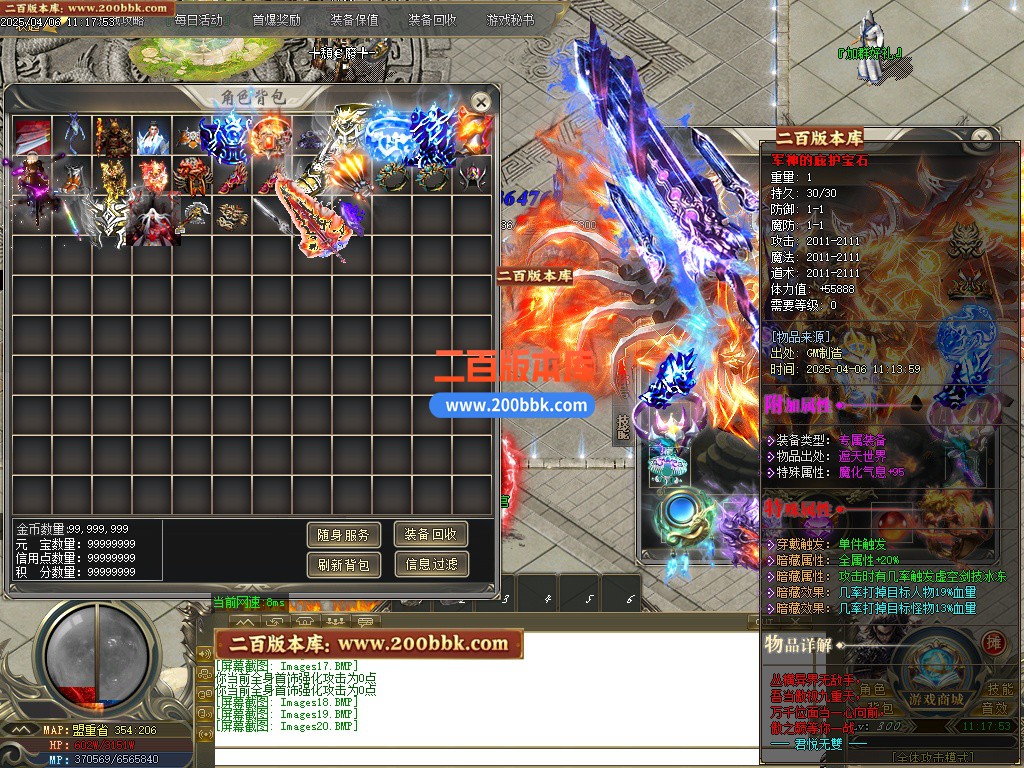Select the red blade item in the backpack

coord(32,134)
